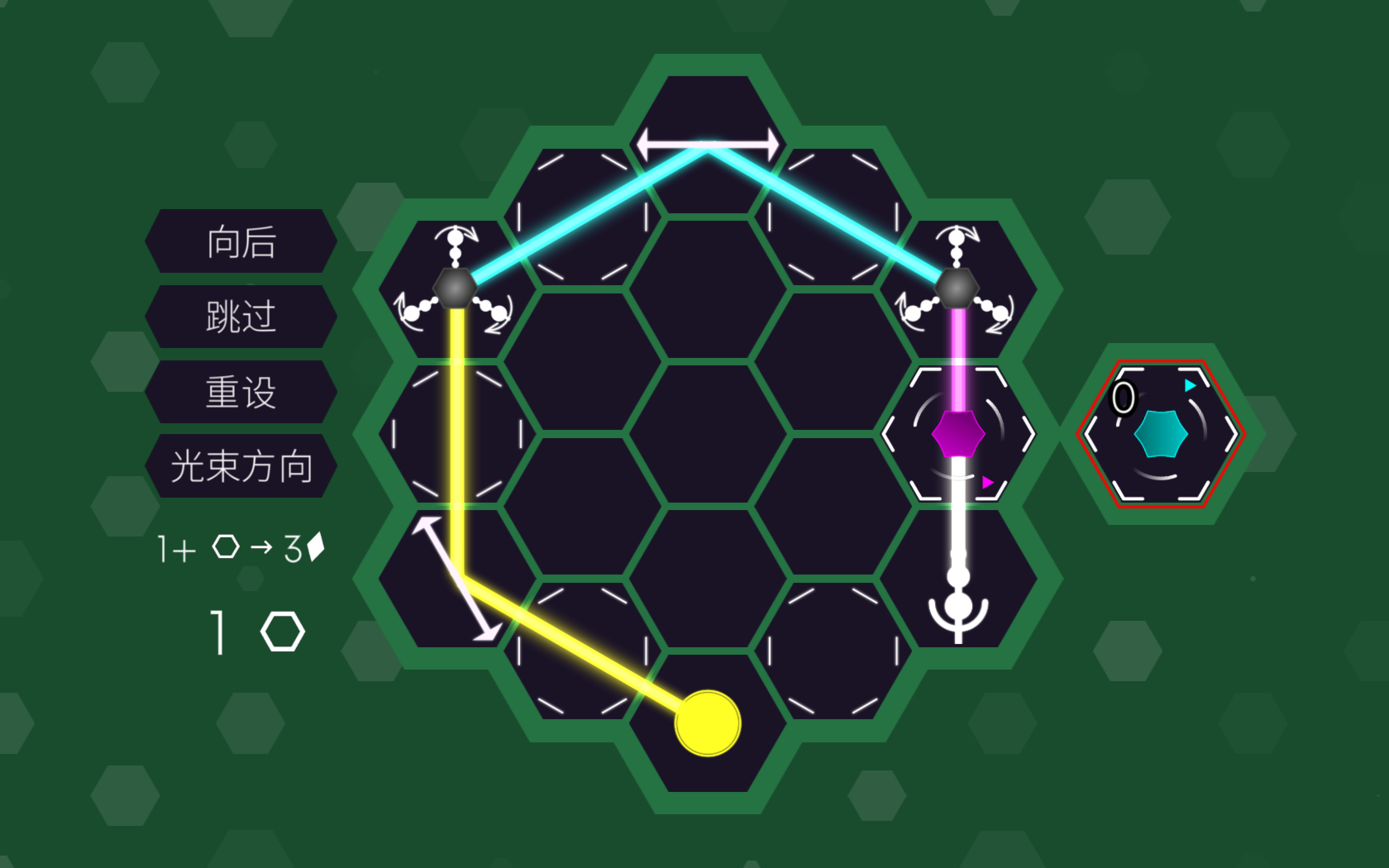Select the 跳过 (skip) button
This screenshot has height=868, width=1389.
pyautogui.click(x=241, y=316)
